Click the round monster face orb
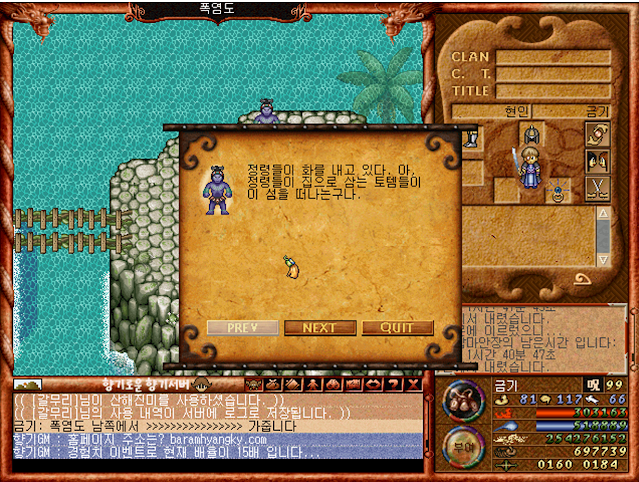639x482 pixels. pos(463,400)
